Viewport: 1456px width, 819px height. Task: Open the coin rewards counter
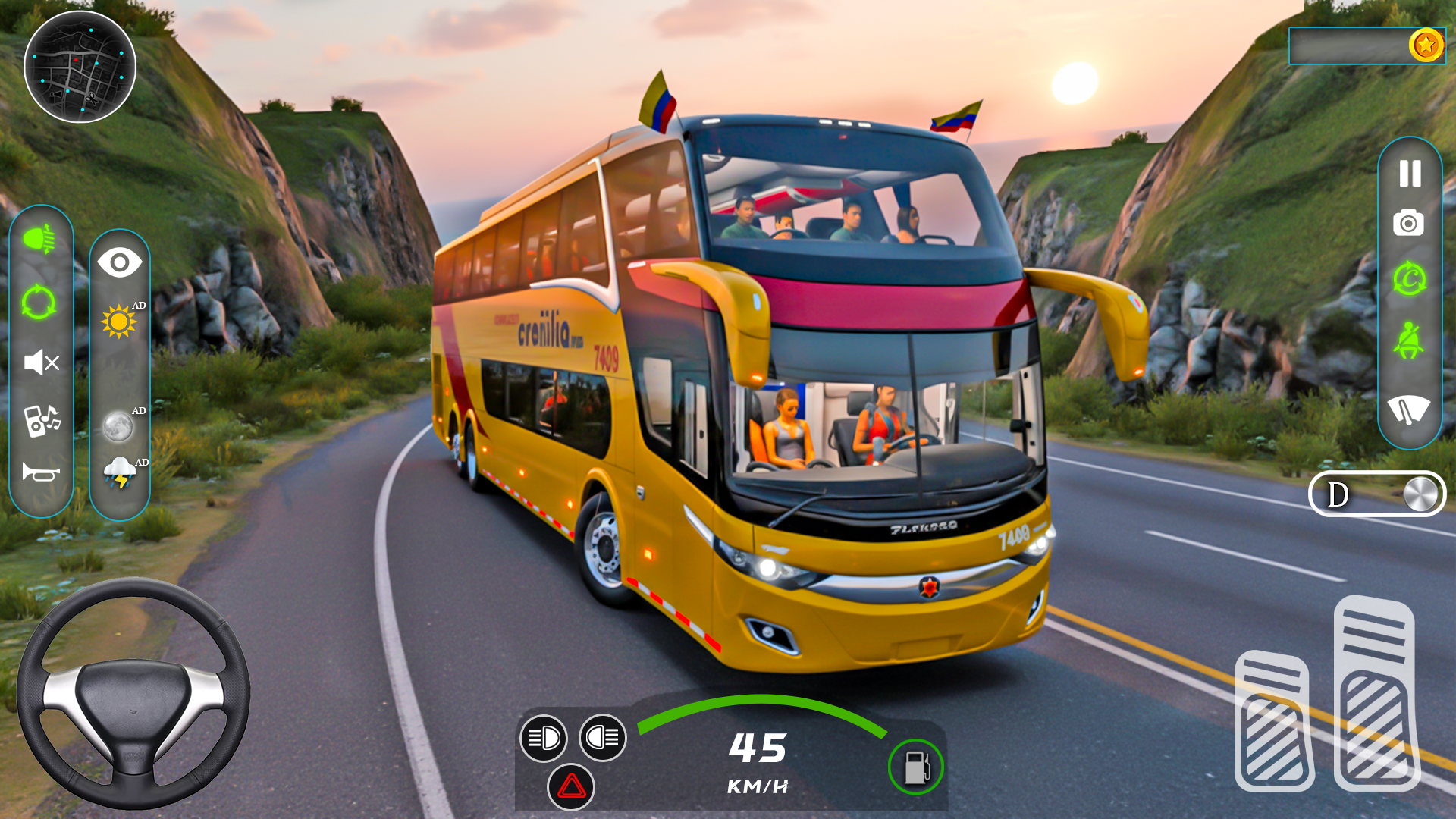[1426, 45]
